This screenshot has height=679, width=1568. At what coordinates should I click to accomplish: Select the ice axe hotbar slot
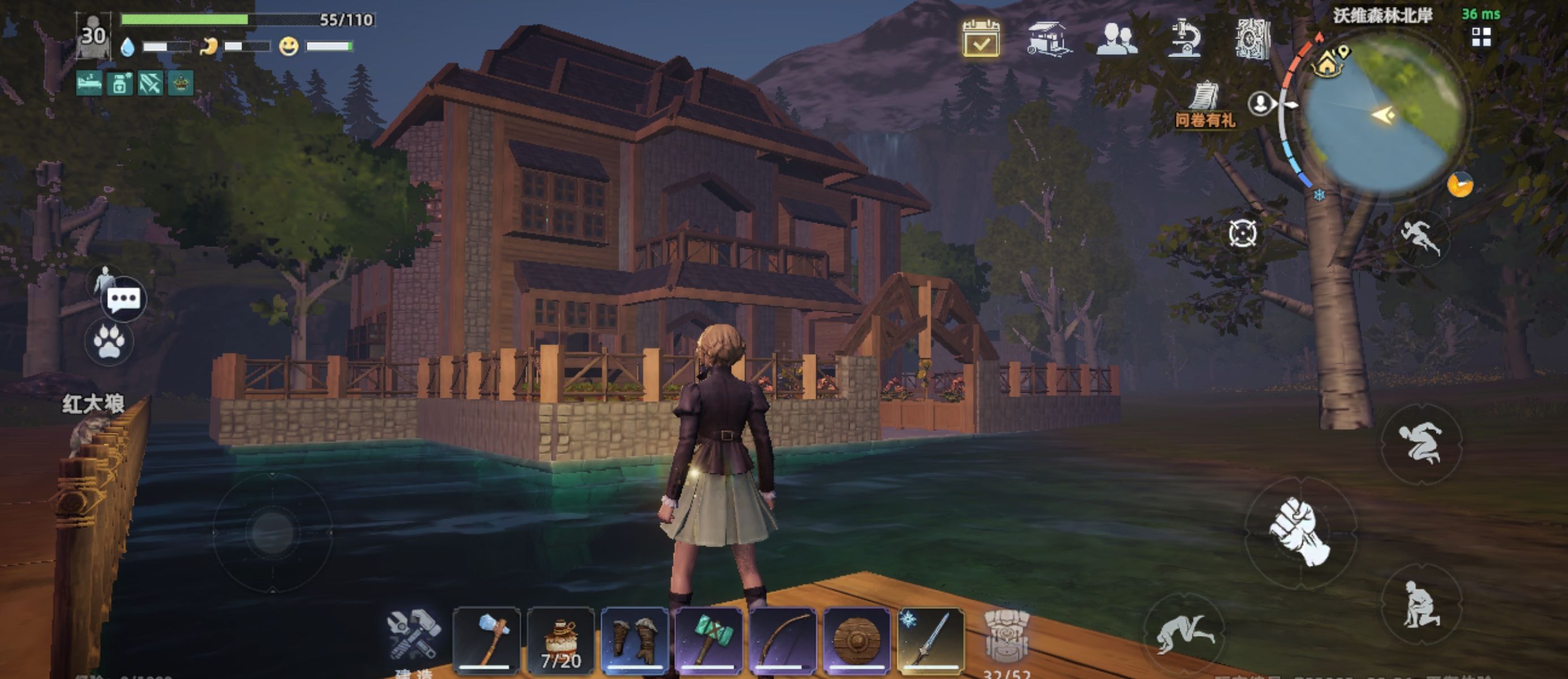[x=488, y=640]
